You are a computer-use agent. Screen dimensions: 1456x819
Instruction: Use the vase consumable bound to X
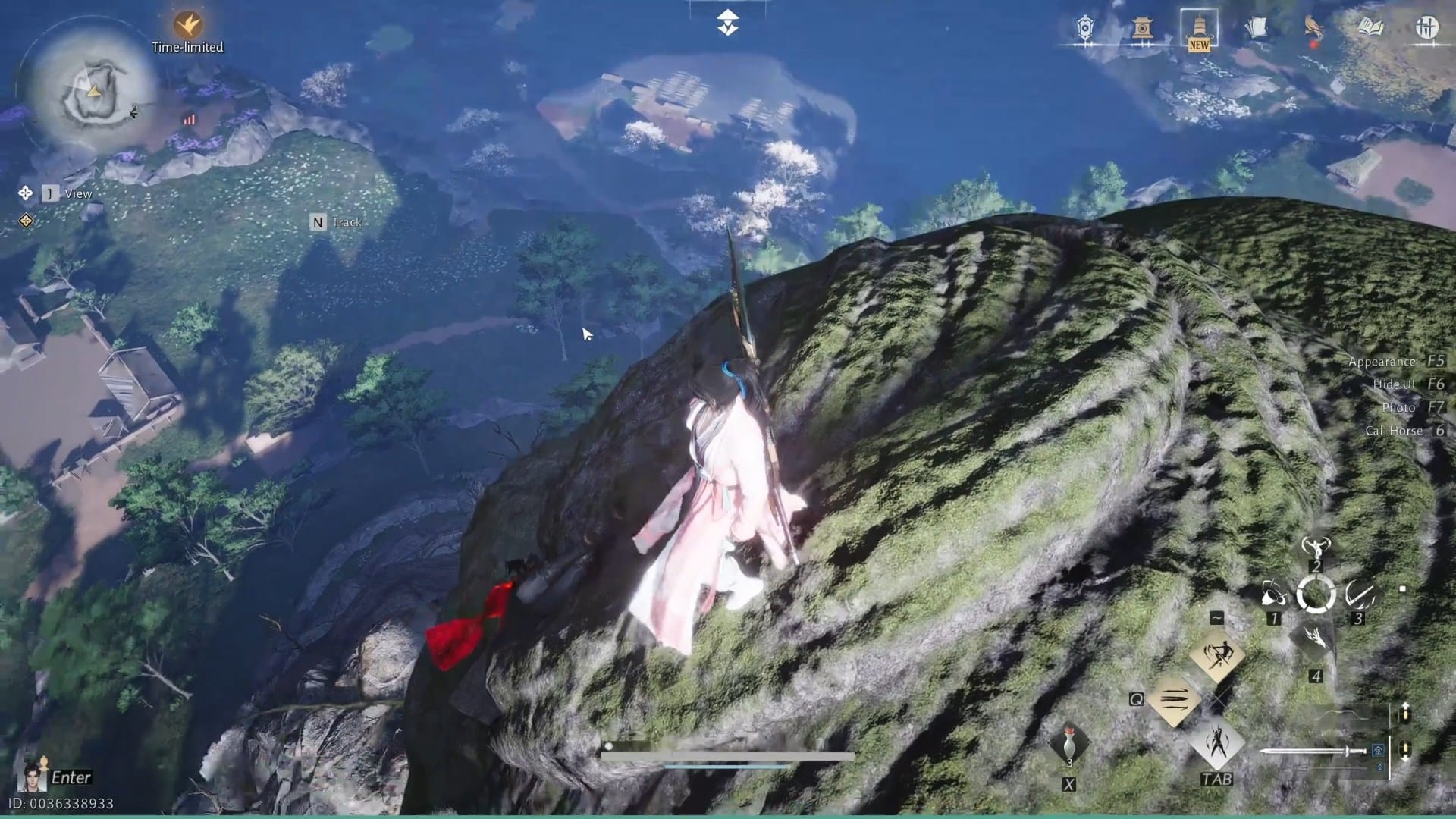1068,742
